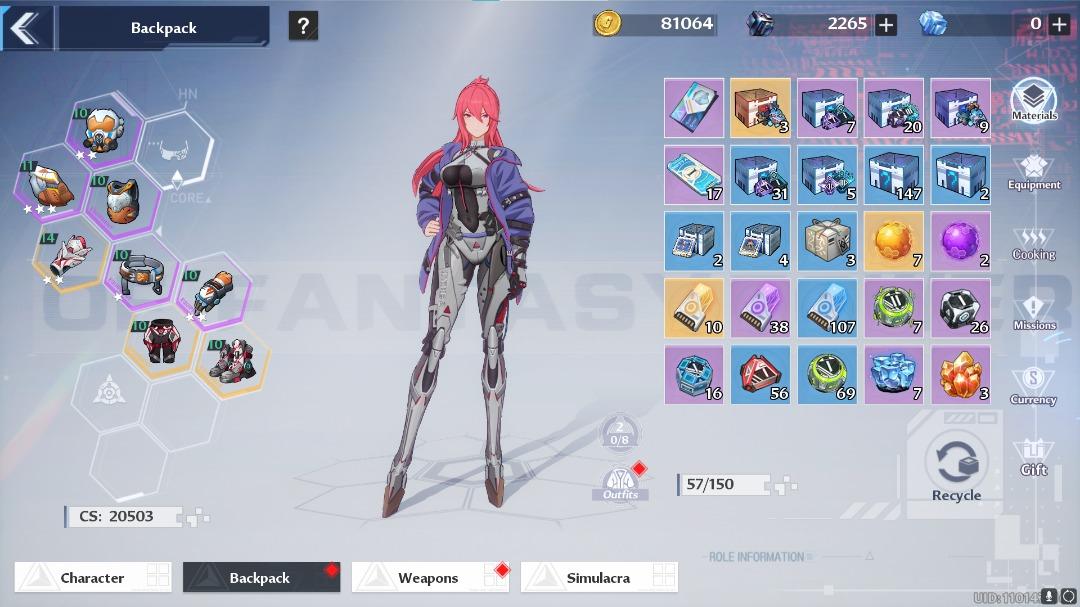1080x607 pixels.
Task: Switch to the Cooking category
Action: [x=1034, y=243]
